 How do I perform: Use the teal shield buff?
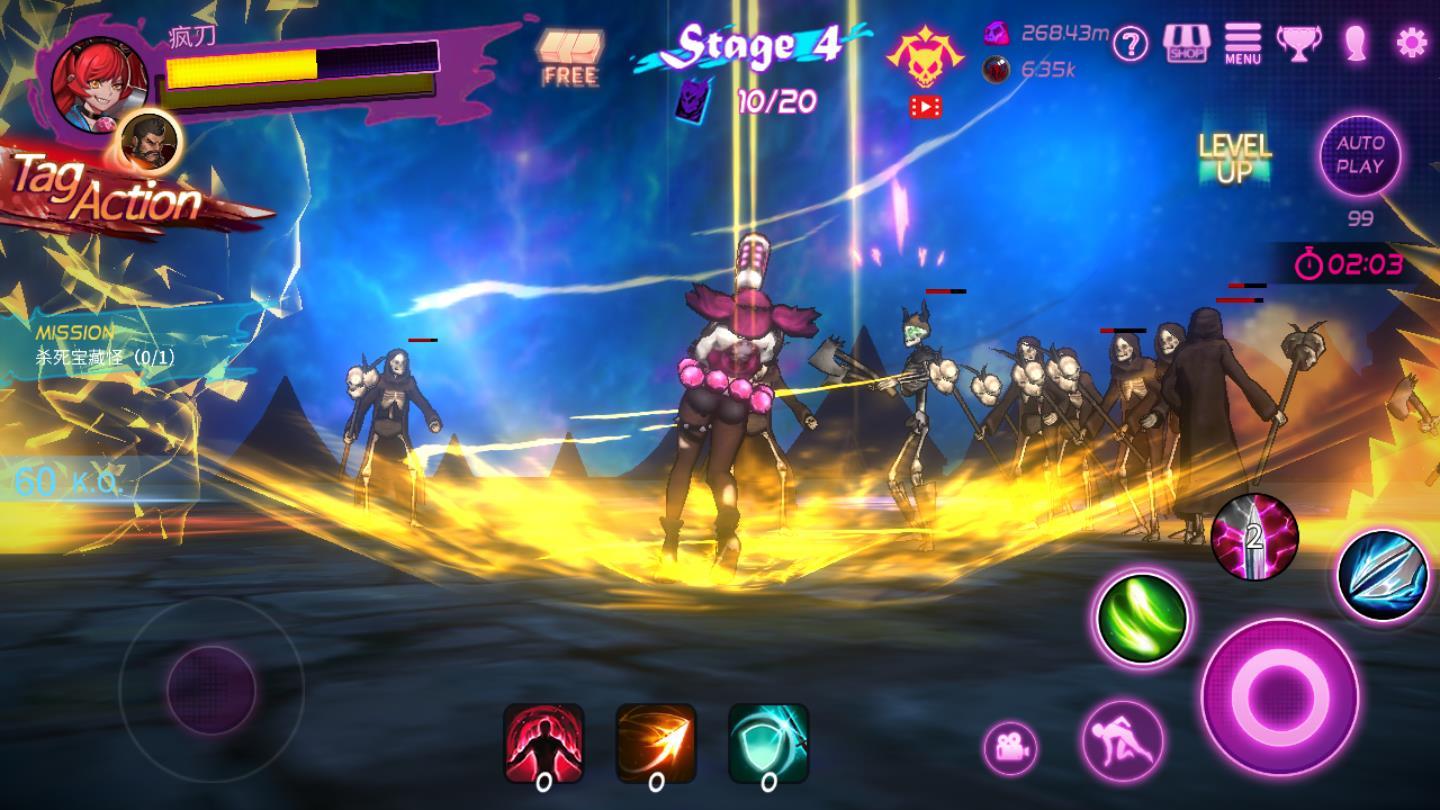pos(768,745)
